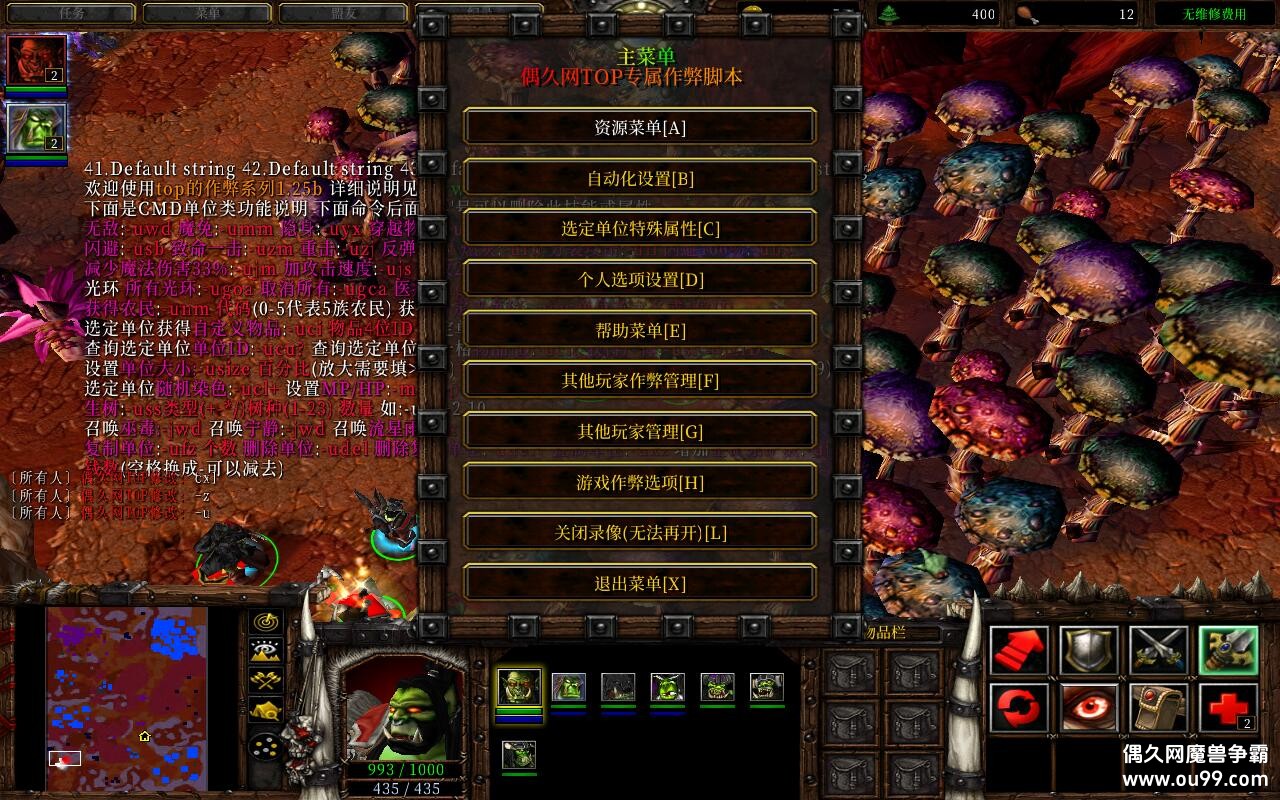Expand the 自动化设置[B] automation settings

click(638, 177)
